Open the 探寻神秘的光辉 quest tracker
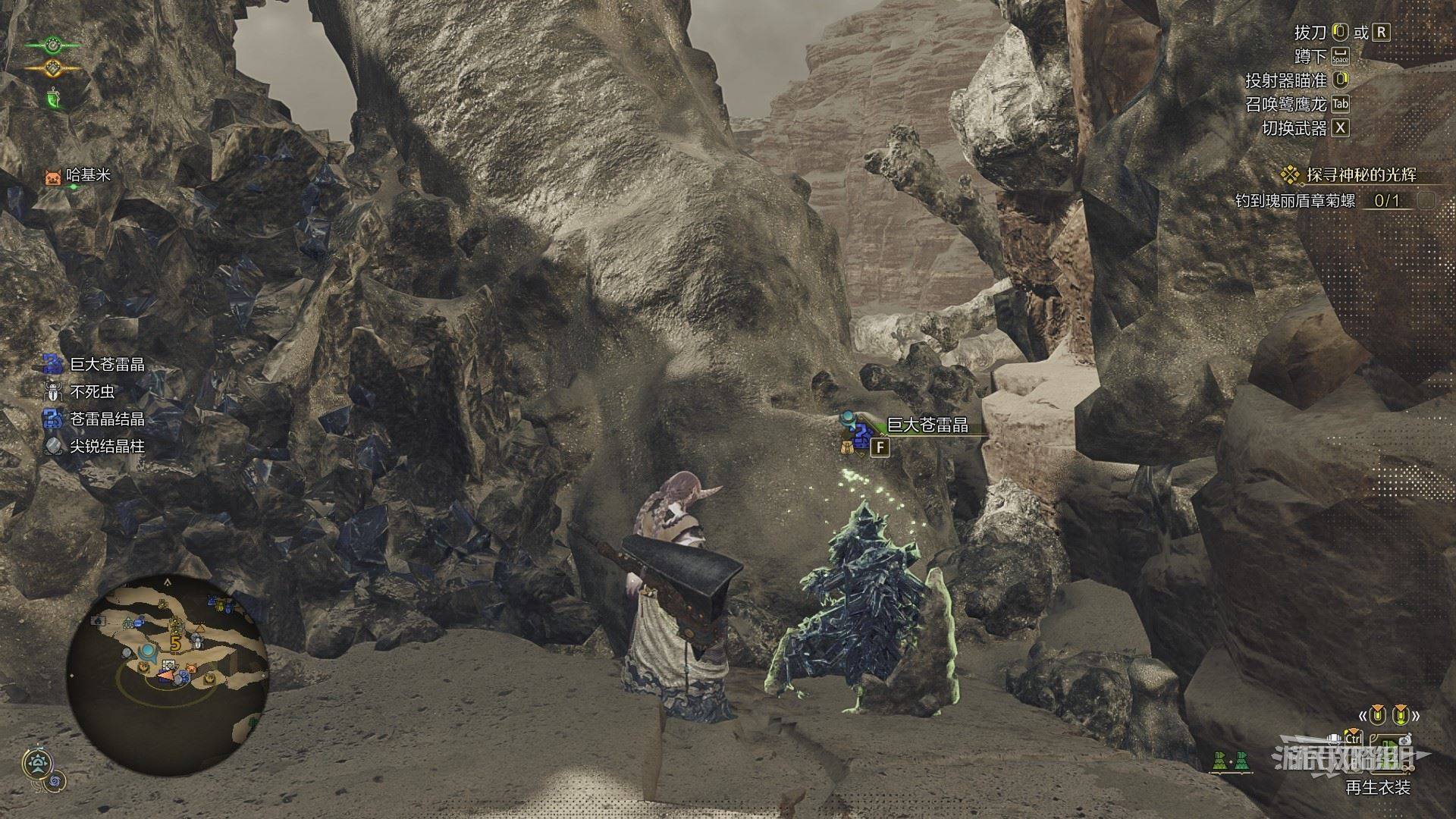The image size is (1456, 819). 1350,175
